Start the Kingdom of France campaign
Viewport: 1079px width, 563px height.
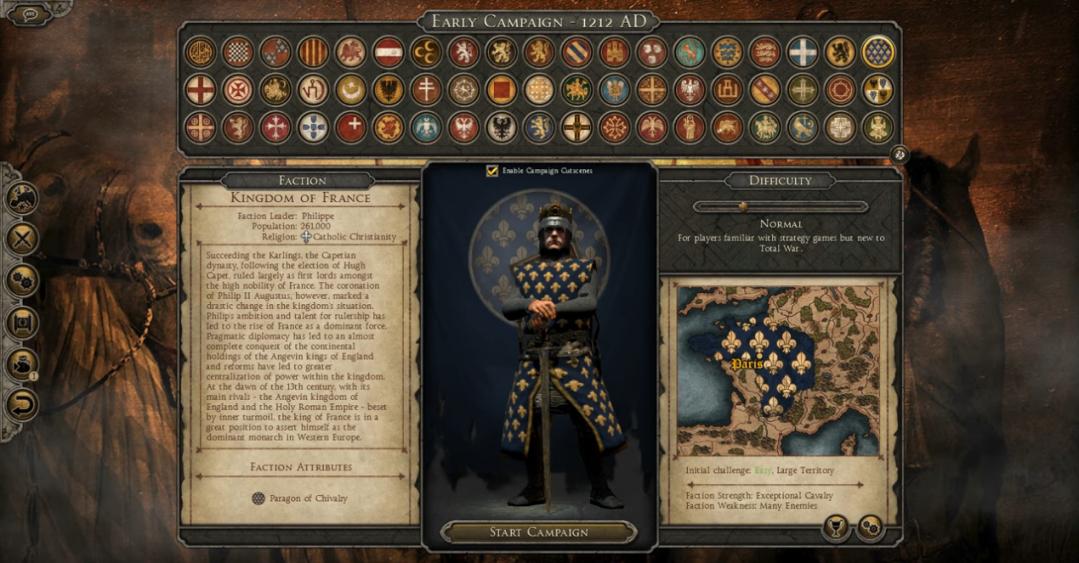539,532
